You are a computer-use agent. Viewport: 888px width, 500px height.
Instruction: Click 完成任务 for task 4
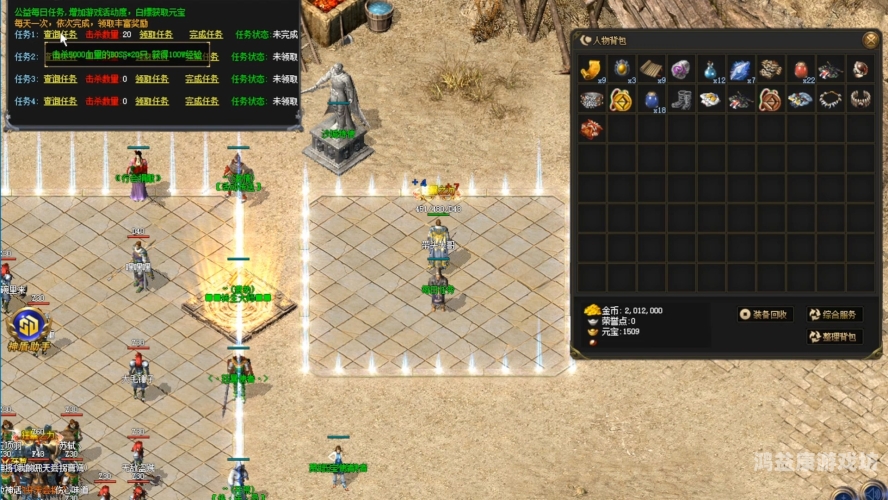tap(205, 101)
